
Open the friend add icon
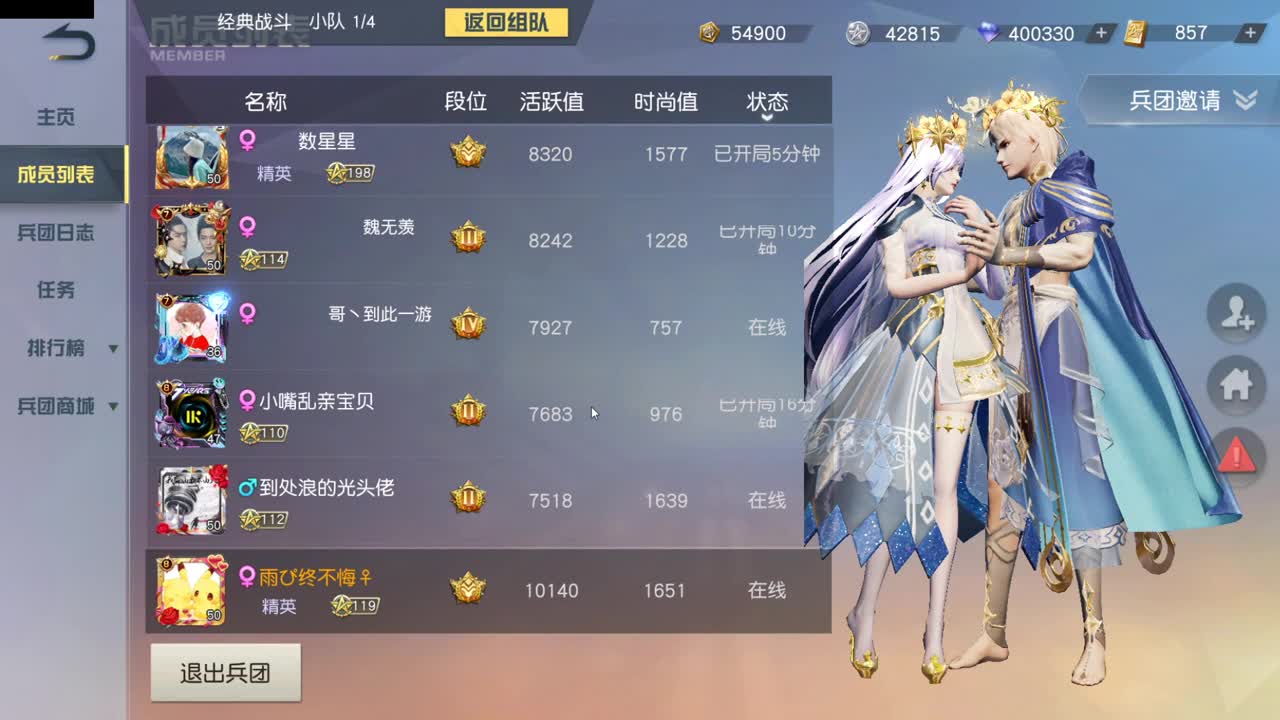(1236, 314)
